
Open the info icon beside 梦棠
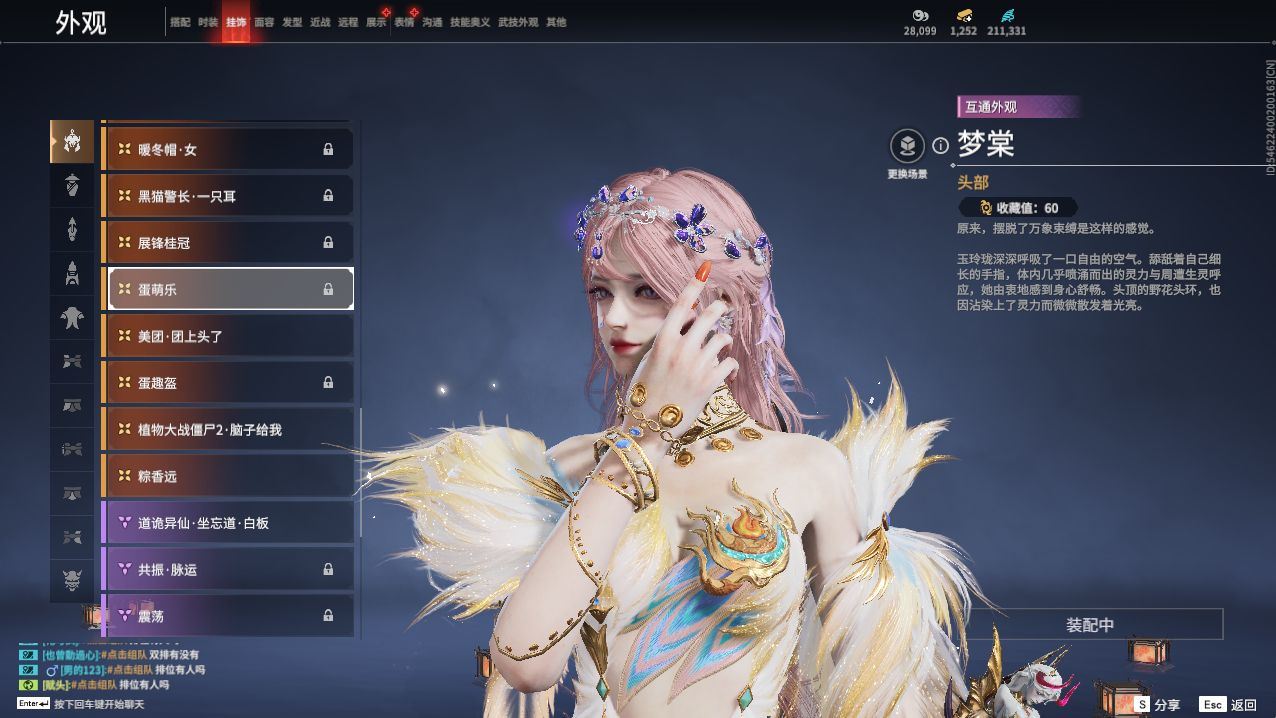pyautogui.click(x=940, y=146)
